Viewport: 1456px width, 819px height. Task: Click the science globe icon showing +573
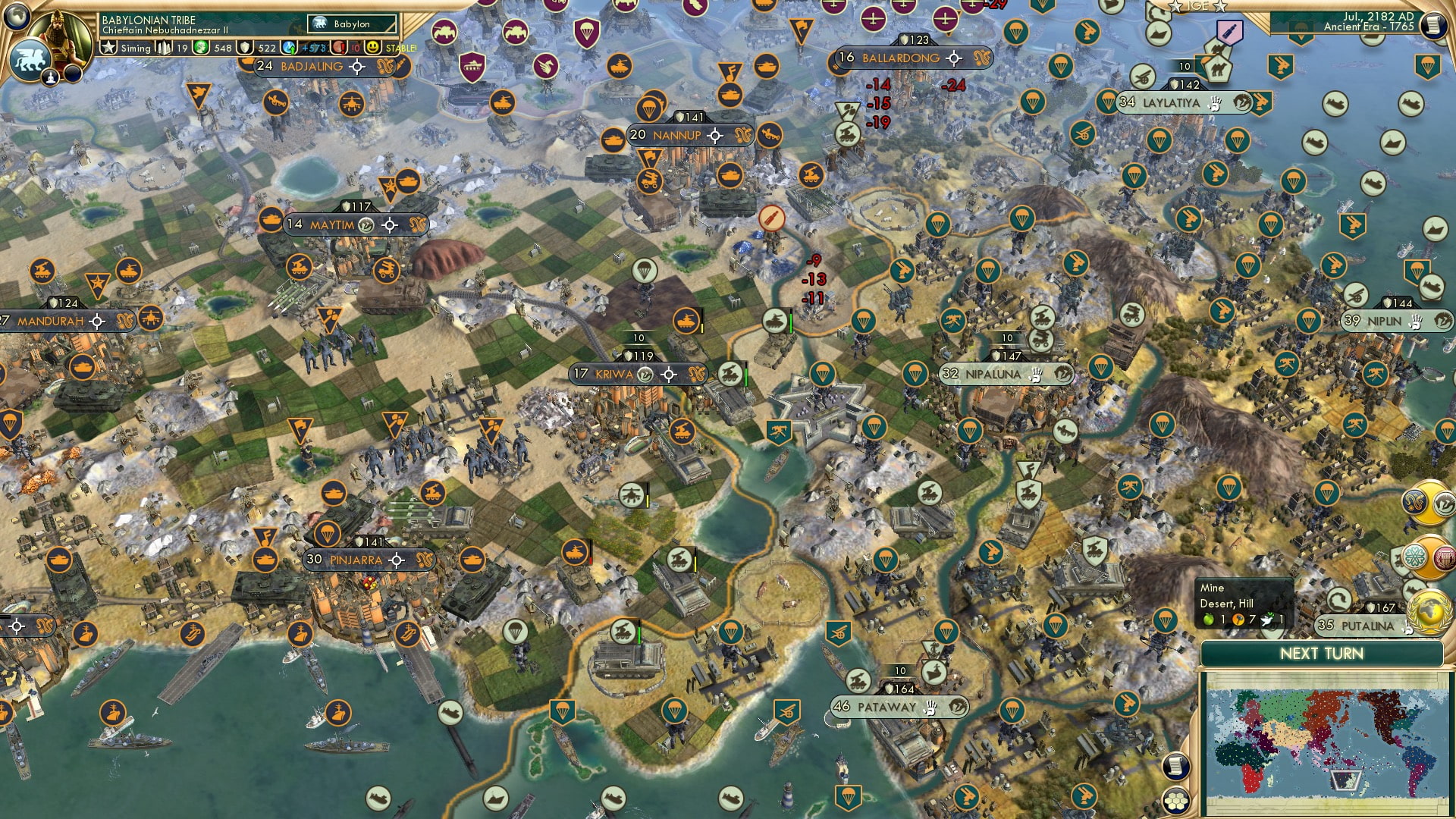(x=290, y=47)
